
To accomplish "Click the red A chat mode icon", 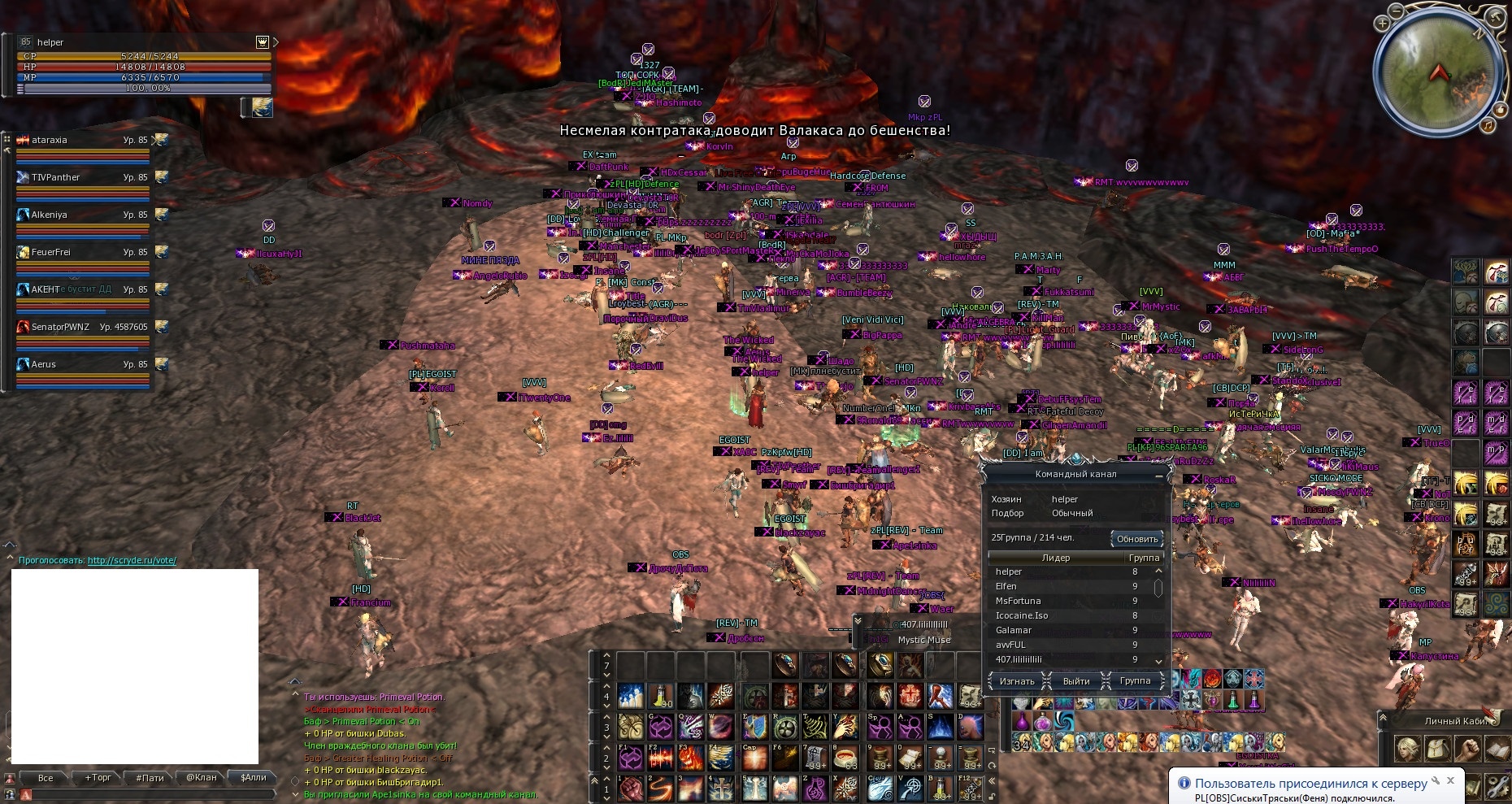I will click(26, 794).
